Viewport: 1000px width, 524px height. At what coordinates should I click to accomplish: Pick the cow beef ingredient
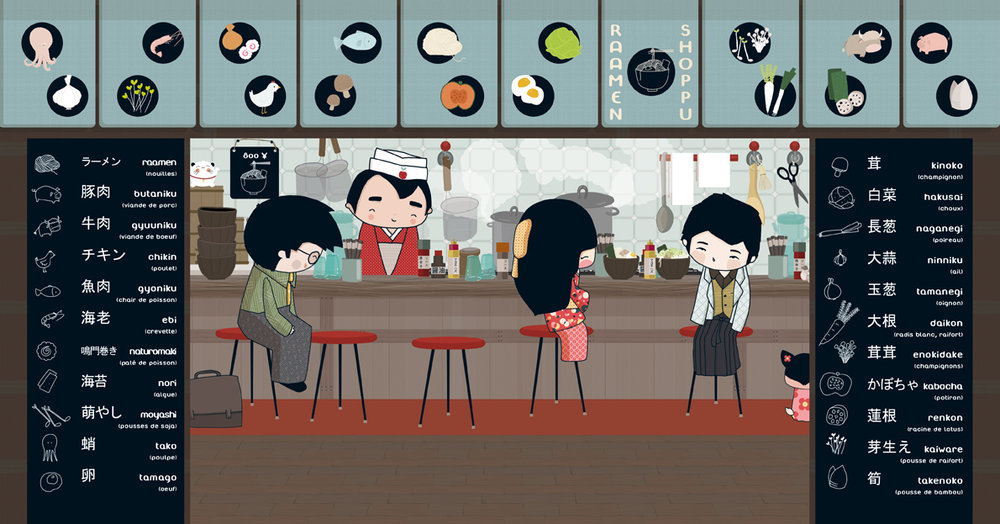(865, 43)
